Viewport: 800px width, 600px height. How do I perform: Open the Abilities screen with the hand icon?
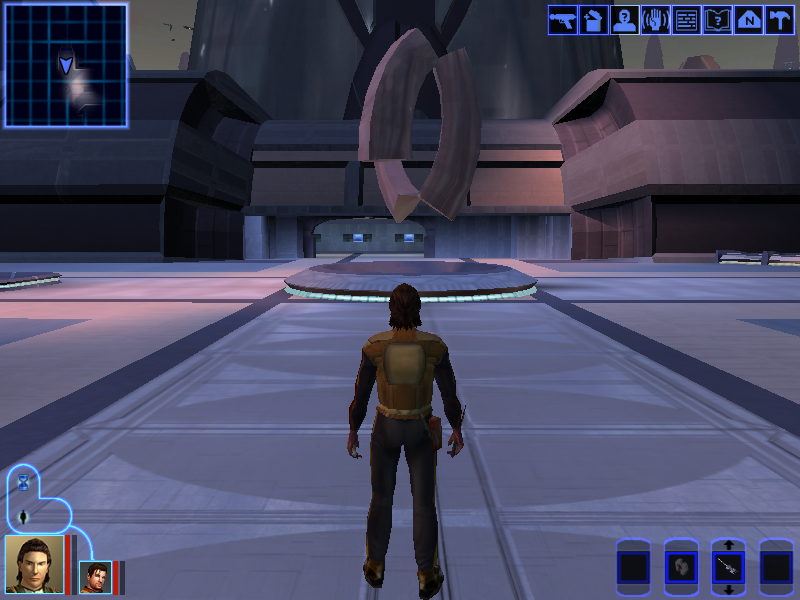click(655, 20)
